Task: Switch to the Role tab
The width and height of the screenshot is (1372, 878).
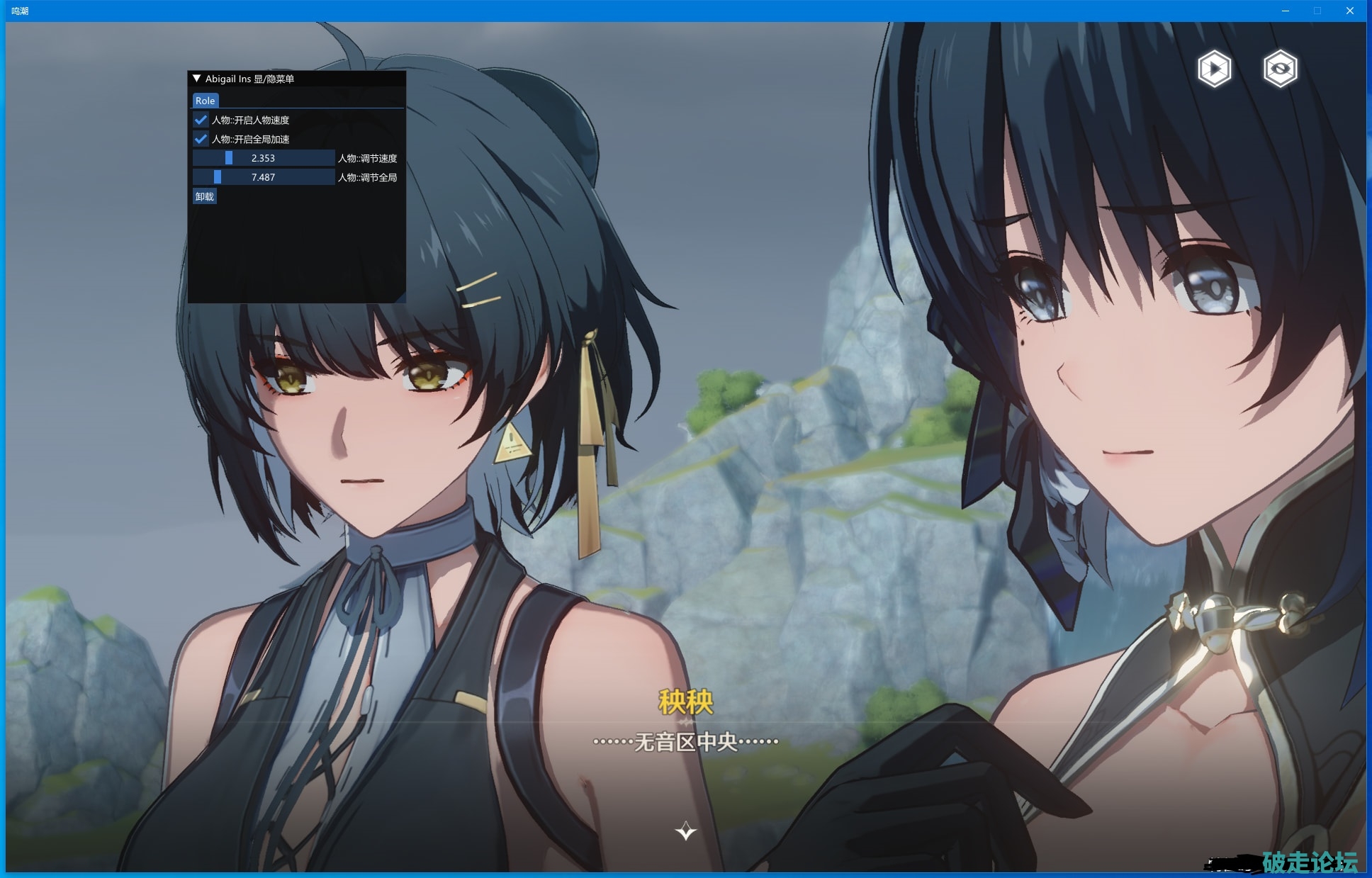Action: [205, 101]
